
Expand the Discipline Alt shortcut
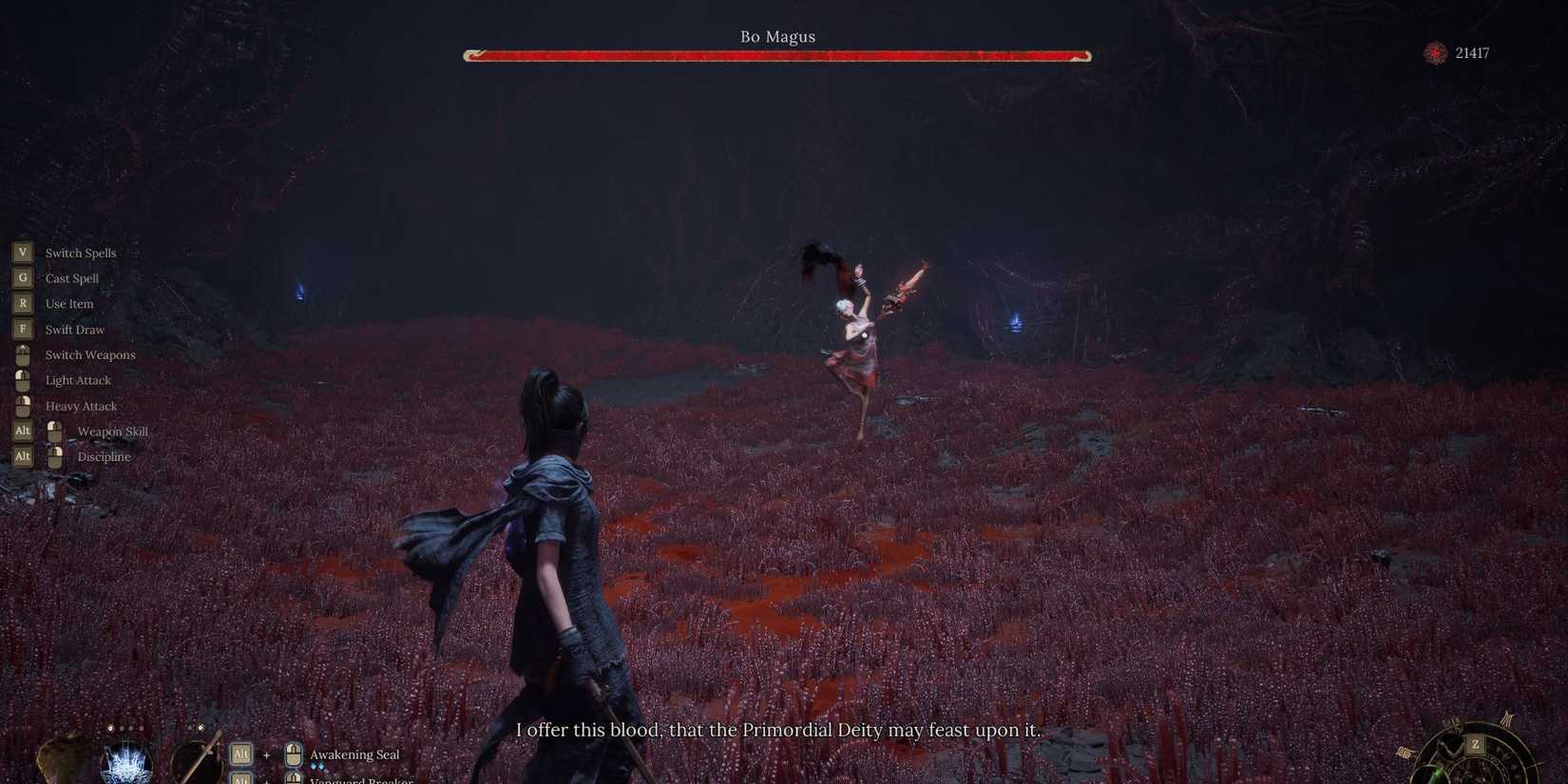[22, 456]
